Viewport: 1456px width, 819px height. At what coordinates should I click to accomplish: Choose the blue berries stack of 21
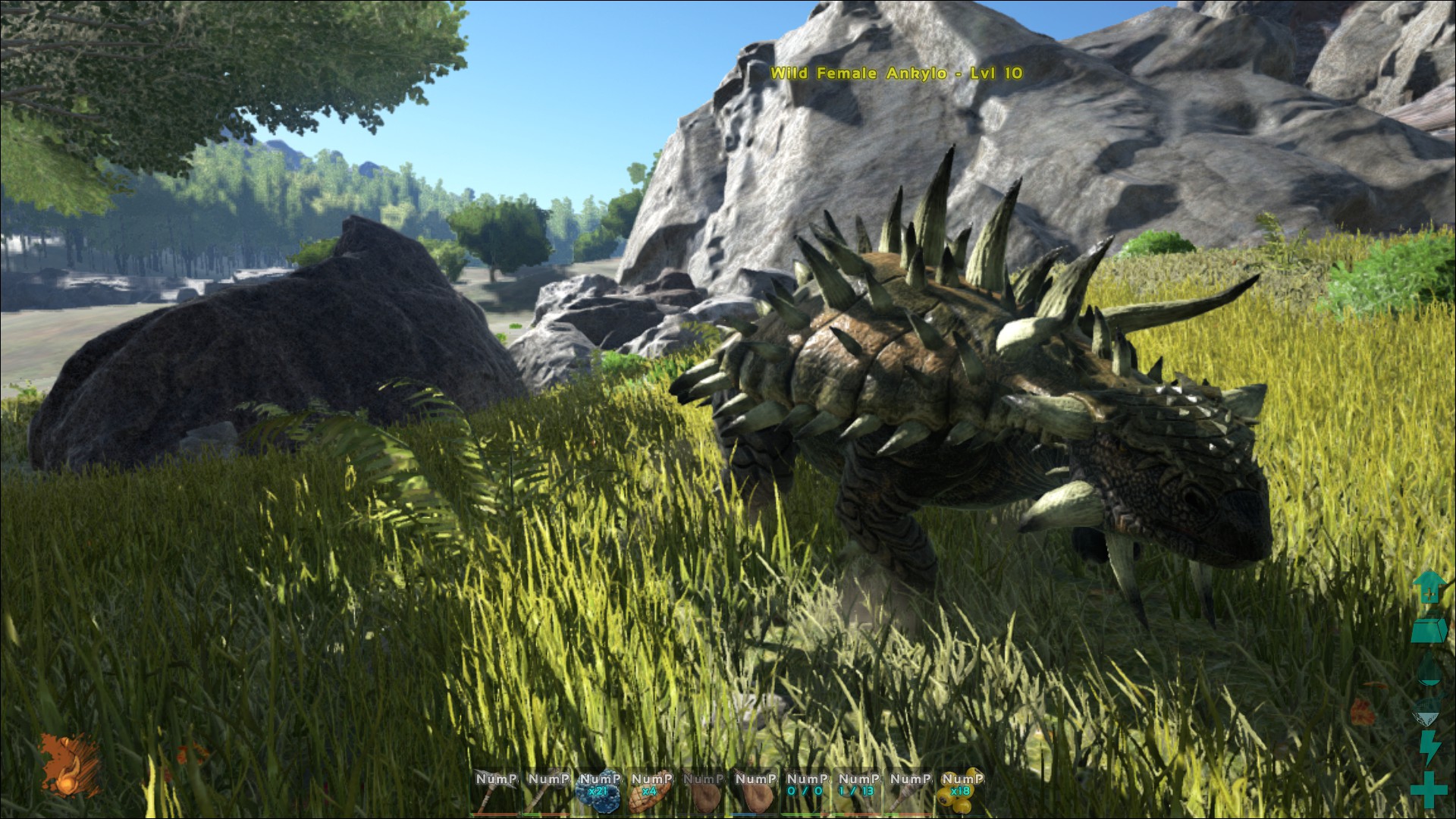tap(600, 792)
